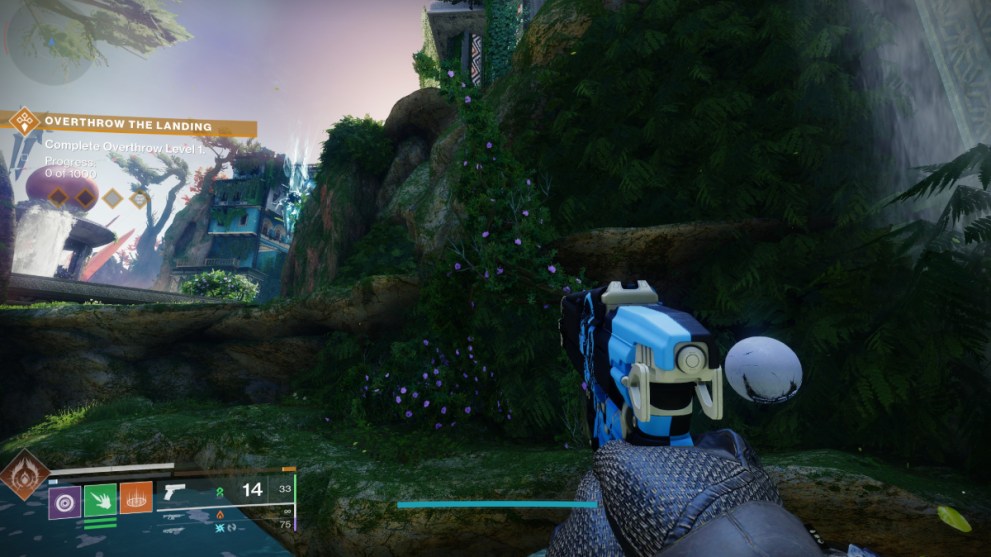Click the boss-face Overthrow progress diamond
This screenshot has height=557, width=991.
tap(139, 198)
